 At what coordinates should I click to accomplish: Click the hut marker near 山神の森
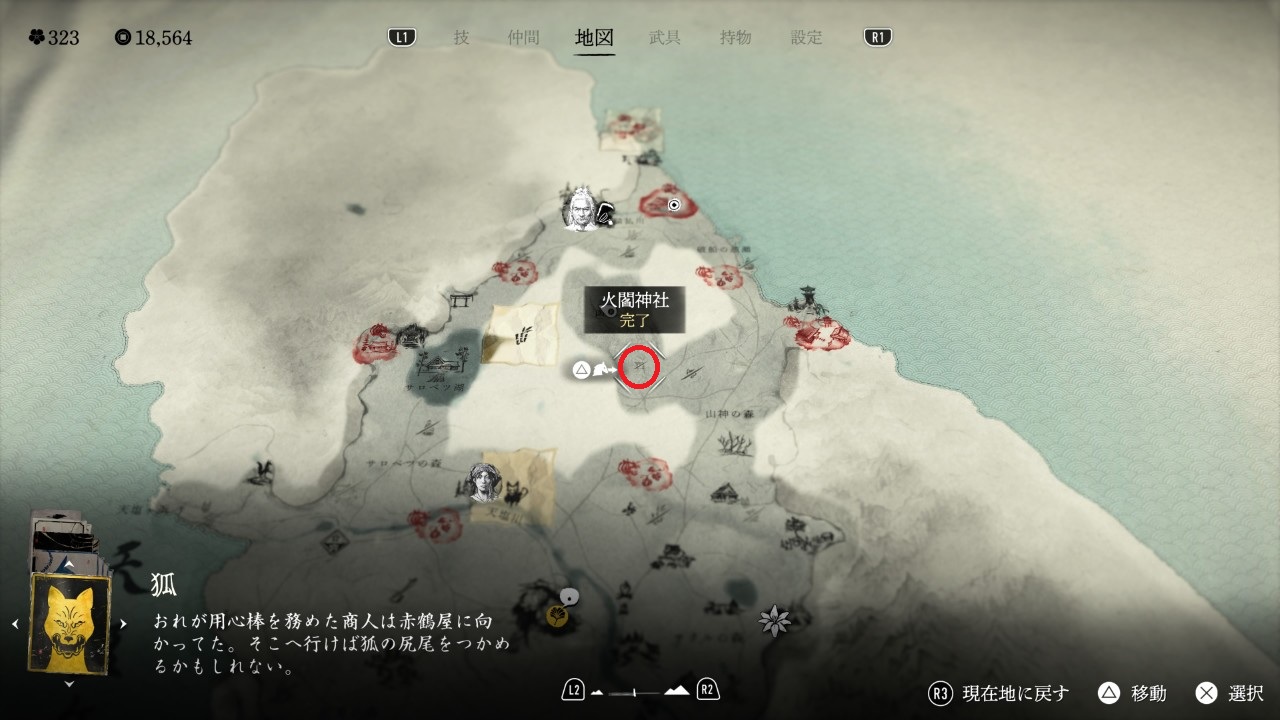click(725, 493)
